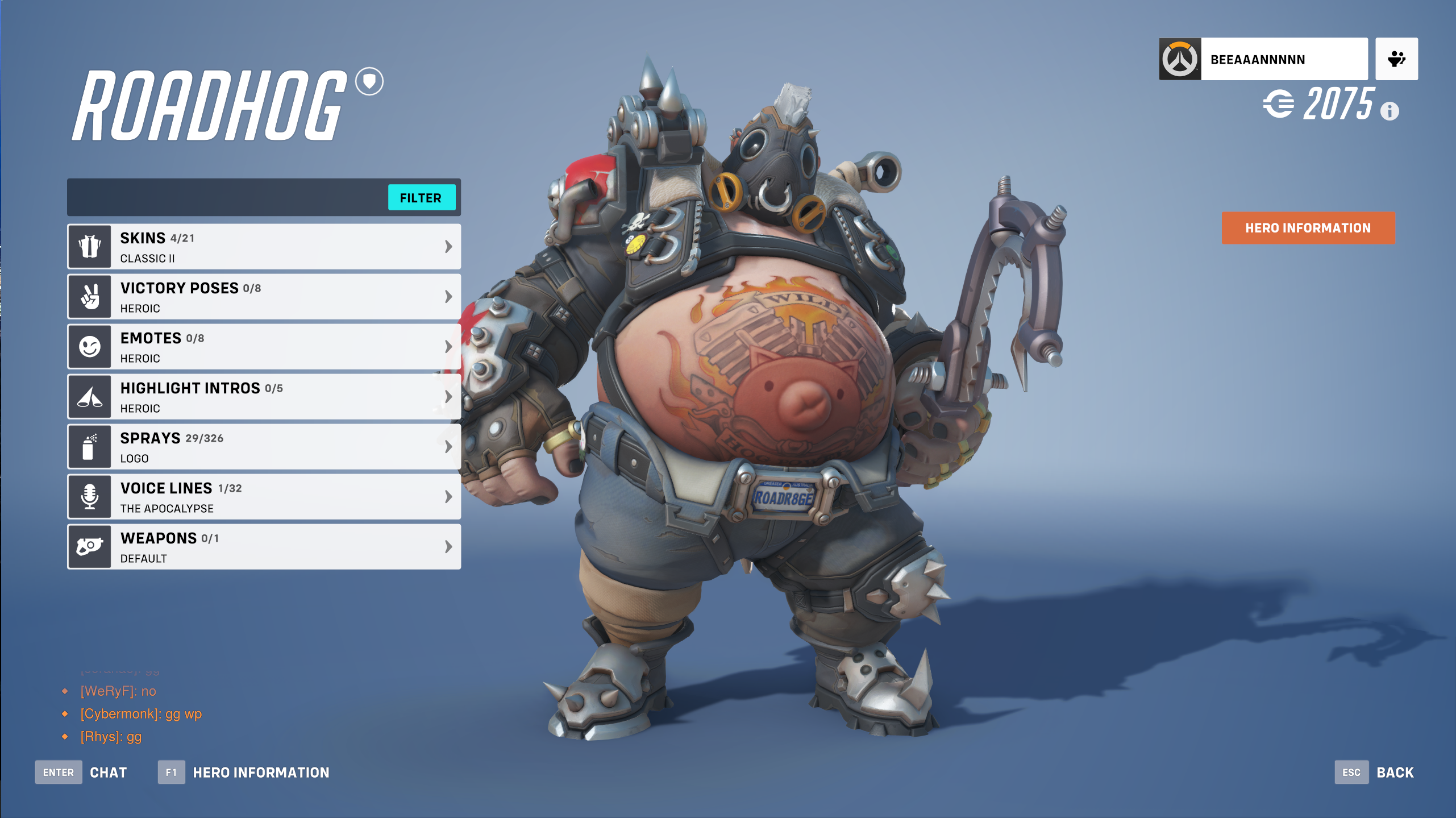Expand the Skins category via its chevron
This screenshot has height=818, width=1456.
pos(448,246)
